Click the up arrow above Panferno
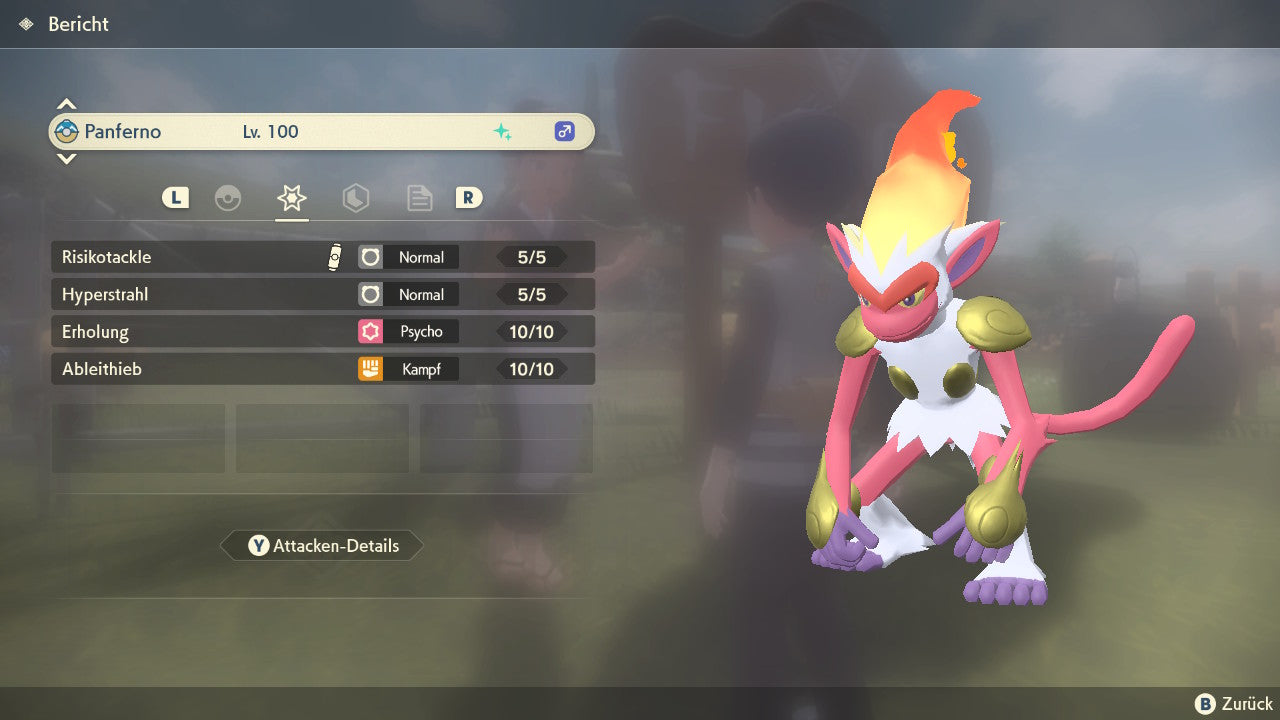This screenshot has width=1280, height=720. pos(66,104)
